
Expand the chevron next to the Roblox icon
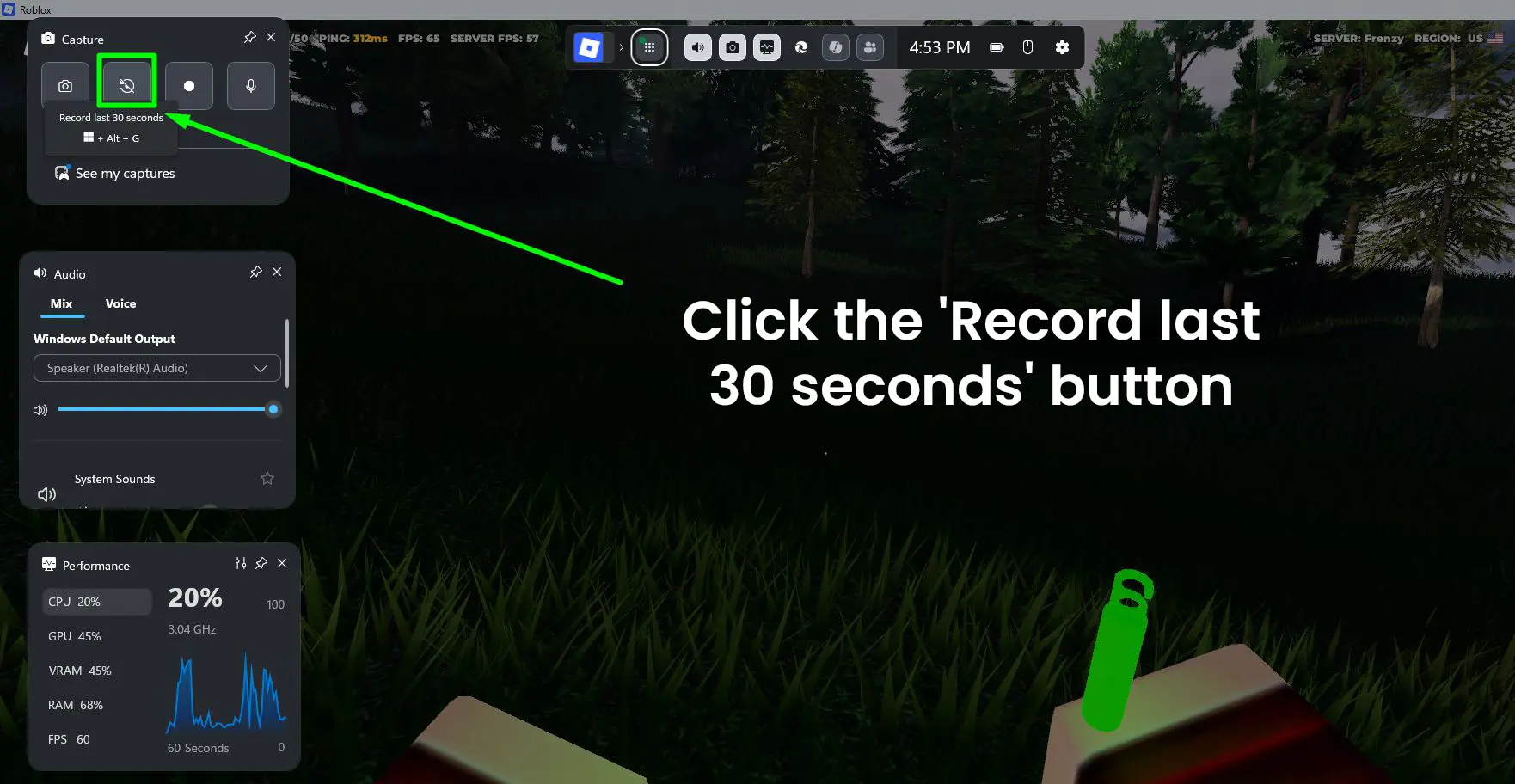point(623,47)
